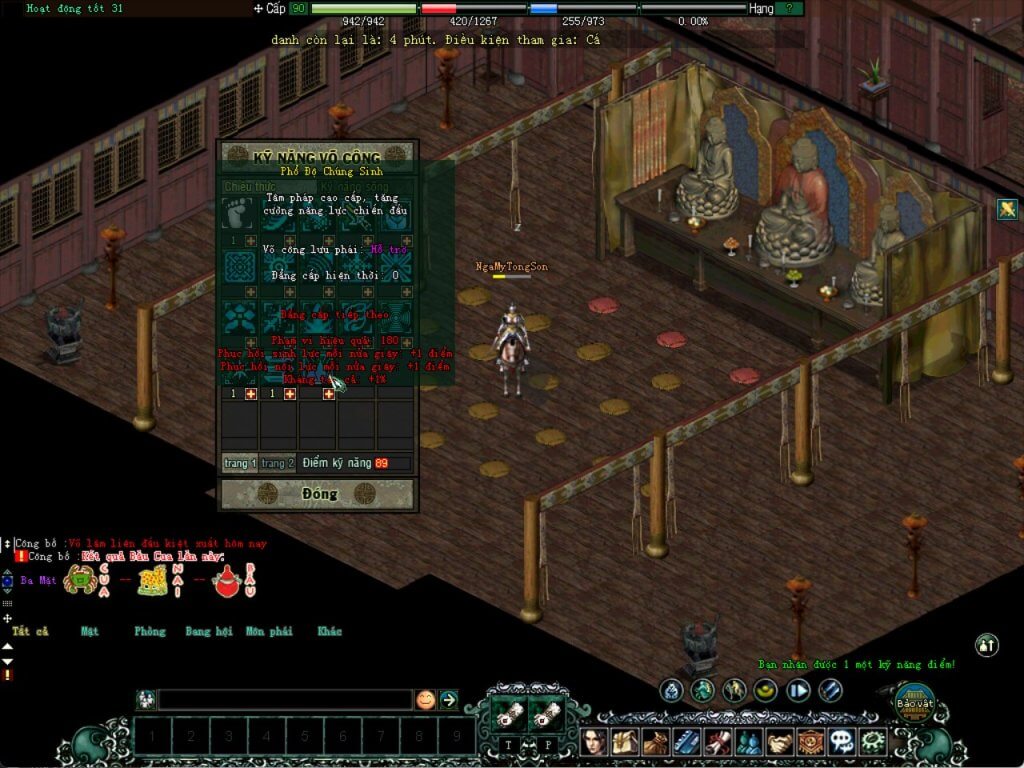The width and height of the screenshot is (1024, 768).
Task: Click the skull speech bubble toolbar icon
Action: coord(842,742)
